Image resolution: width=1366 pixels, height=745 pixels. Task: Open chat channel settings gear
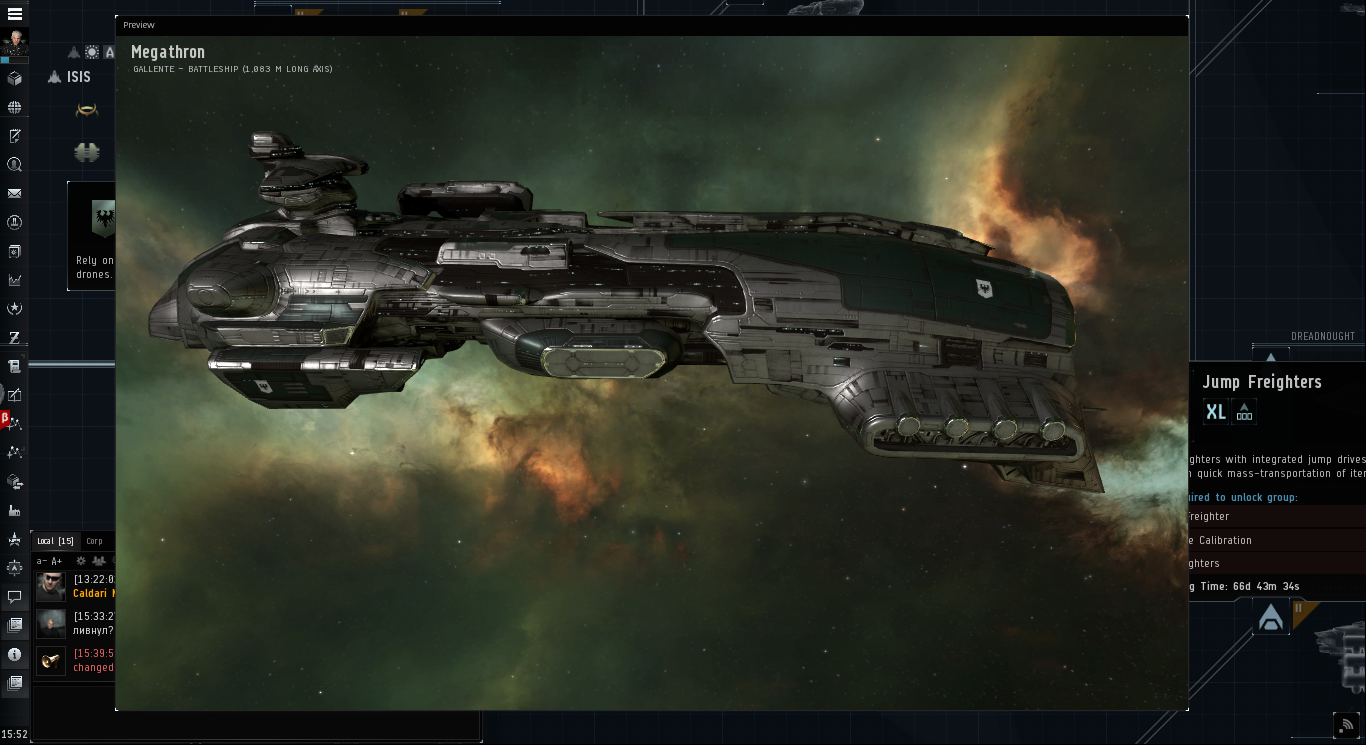click(x=81, y=561)
